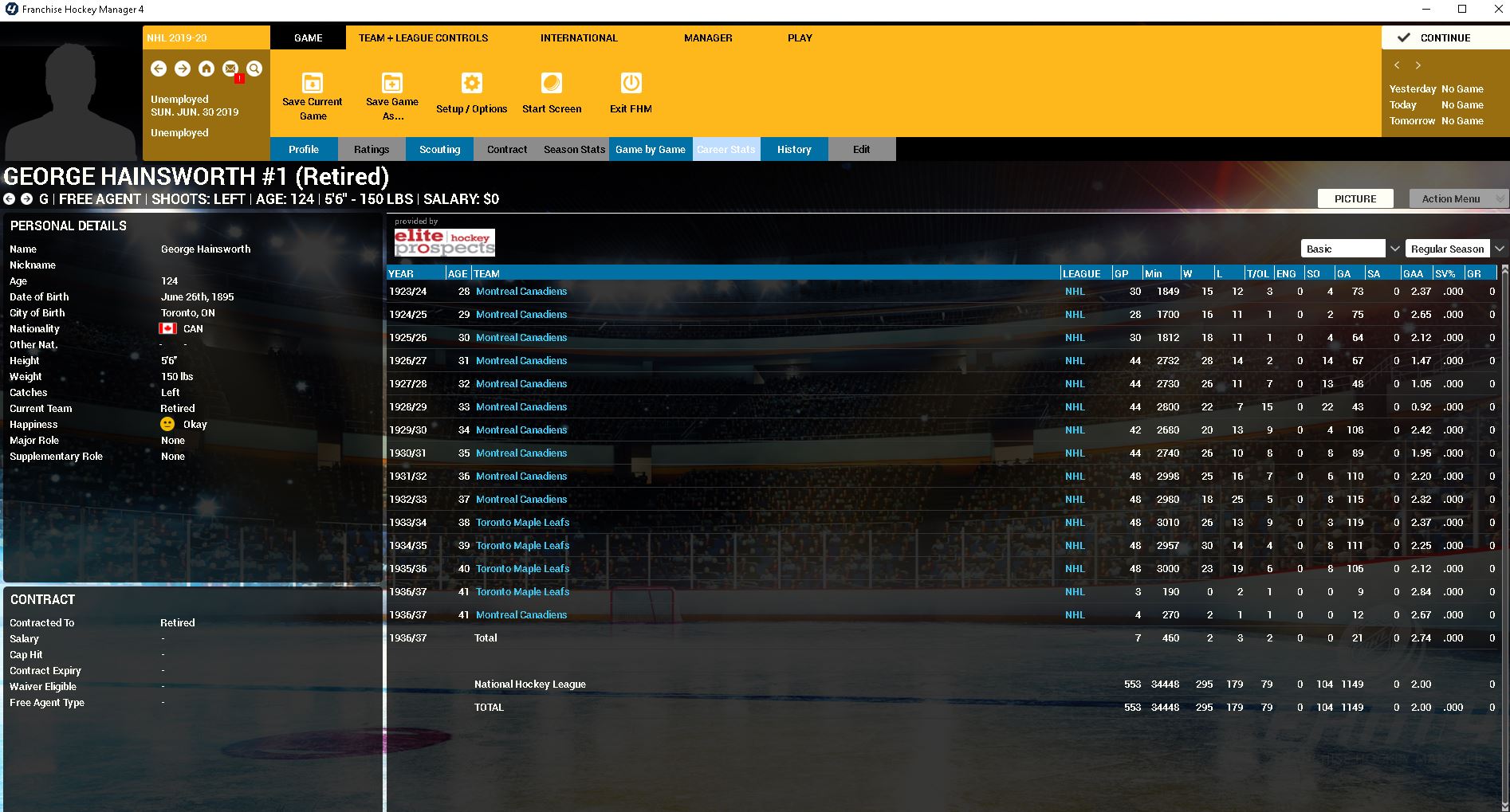Open the International menu
The image size is (1510, 812).
point(579,37)
